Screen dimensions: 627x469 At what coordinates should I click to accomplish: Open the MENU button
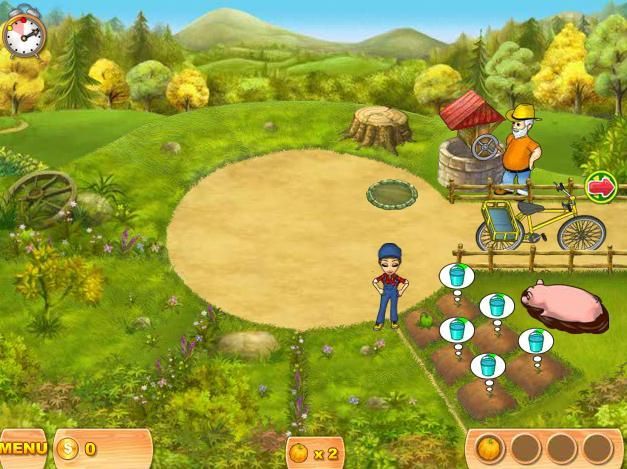[x=22, y=449]
